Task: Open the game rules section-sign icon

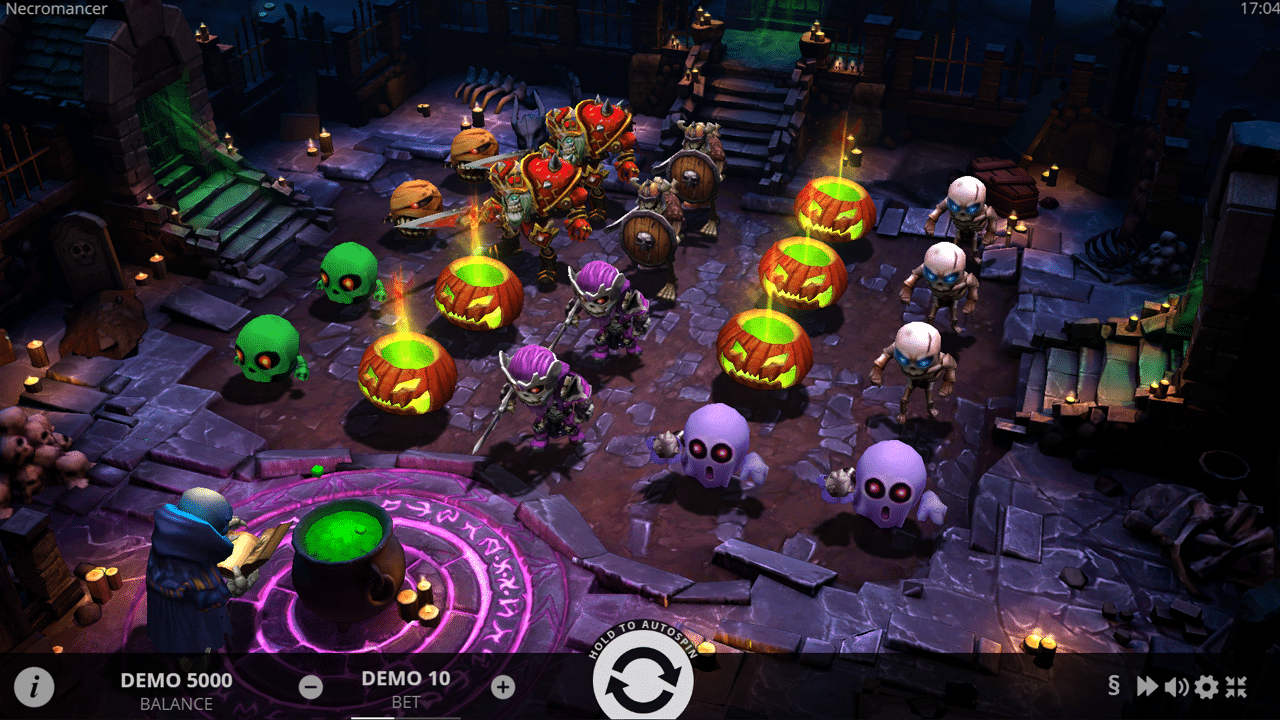Action: [1114, 686]
